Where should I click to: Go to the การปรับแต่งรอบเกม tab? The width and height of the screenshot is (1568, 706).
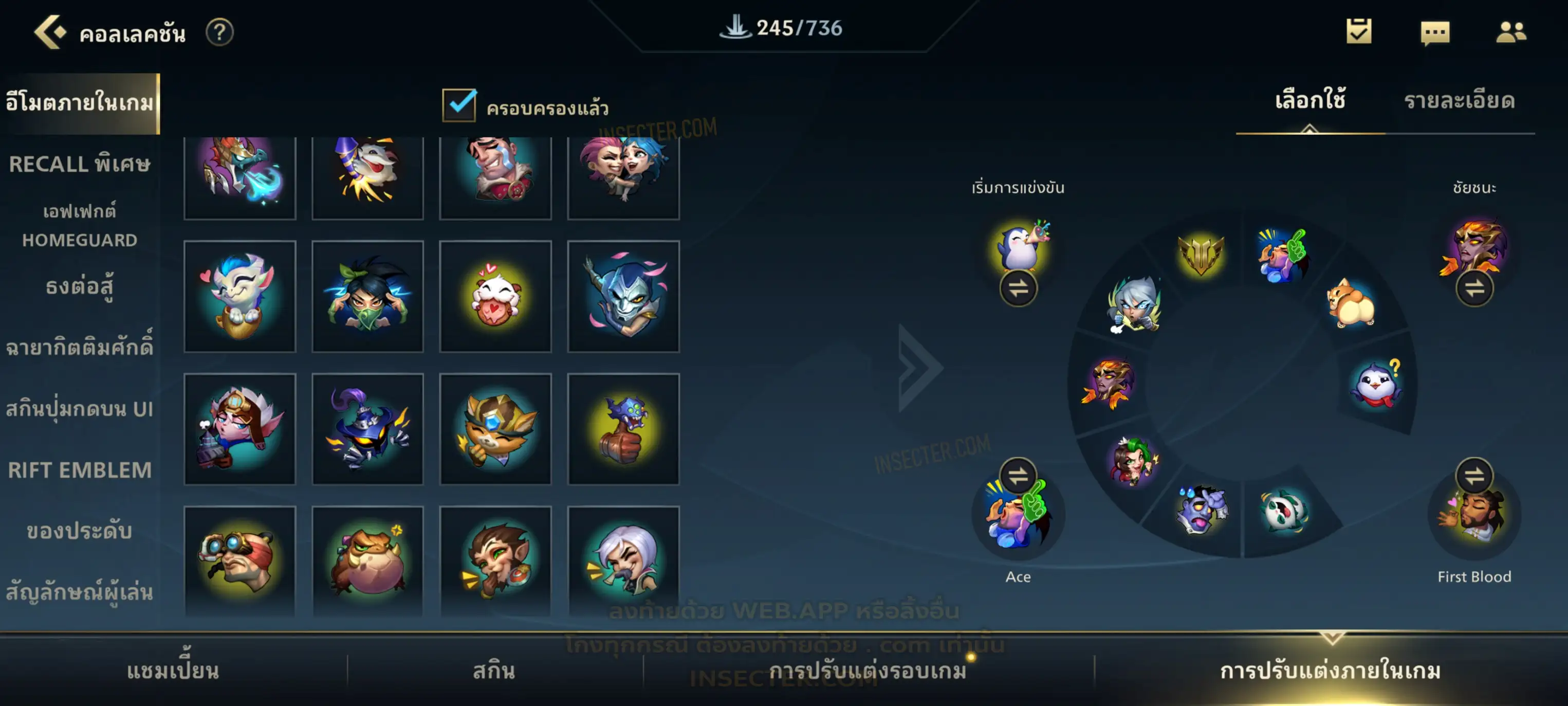click(868, 670)
